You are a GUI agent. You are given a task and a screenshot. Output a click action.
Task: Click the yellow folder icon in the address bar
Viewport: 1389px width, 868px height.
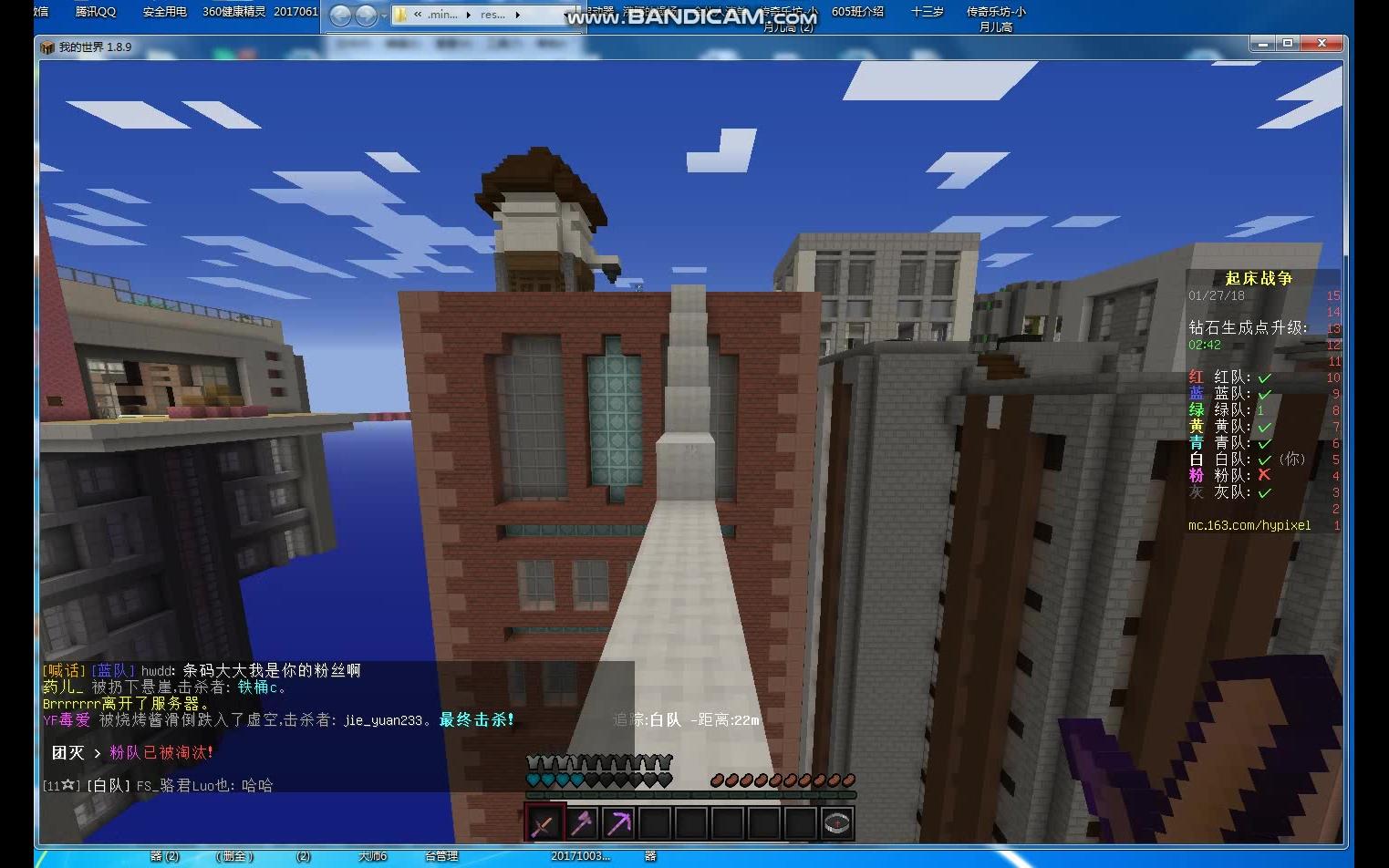pyautogui.click(x=399, y=15)
